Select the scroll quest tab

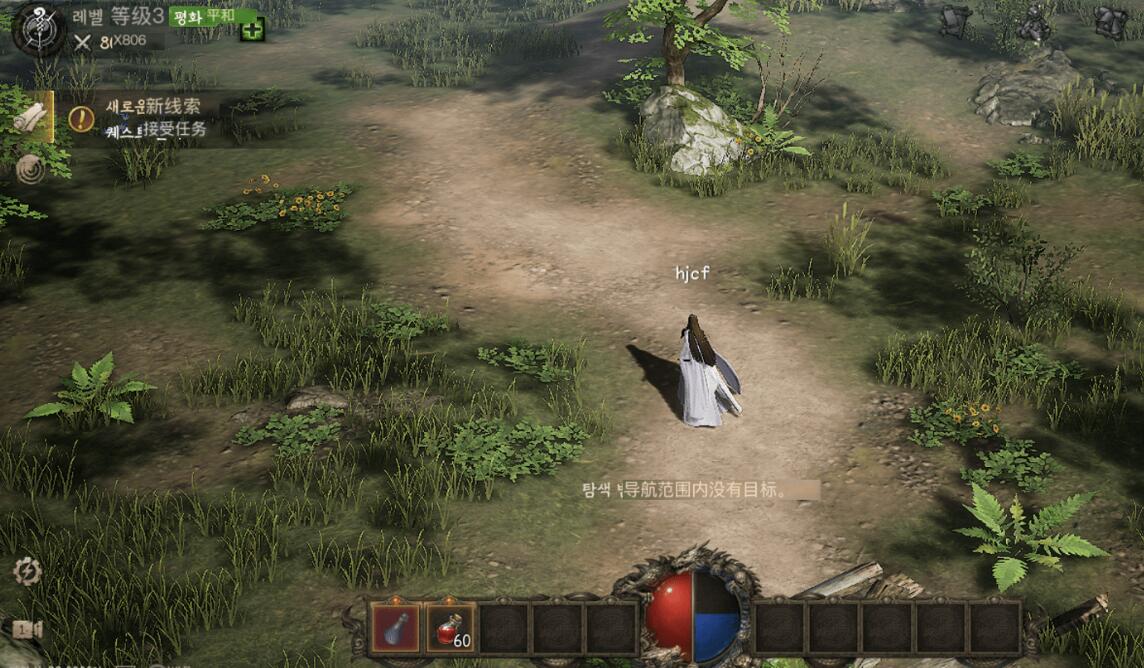pos(29,117)
